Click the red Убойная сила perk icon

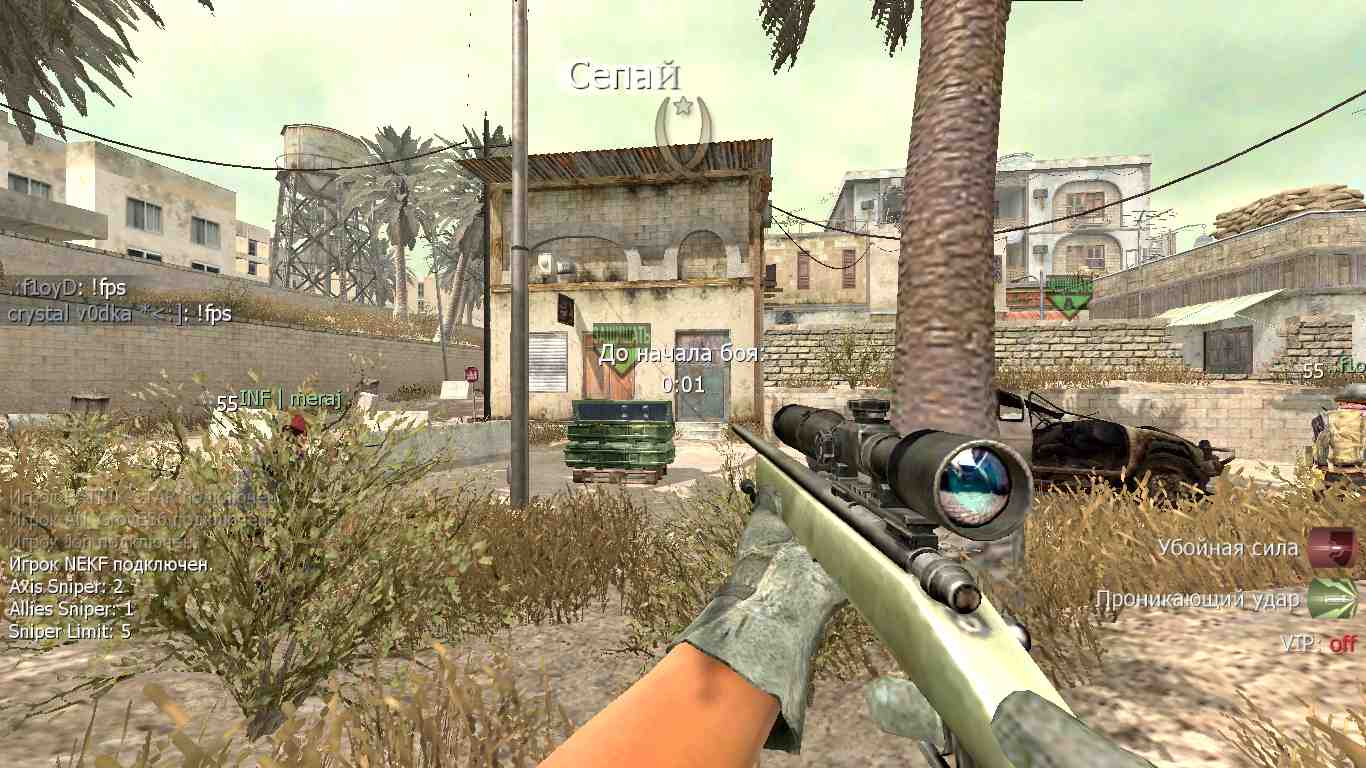point(1331,548)
